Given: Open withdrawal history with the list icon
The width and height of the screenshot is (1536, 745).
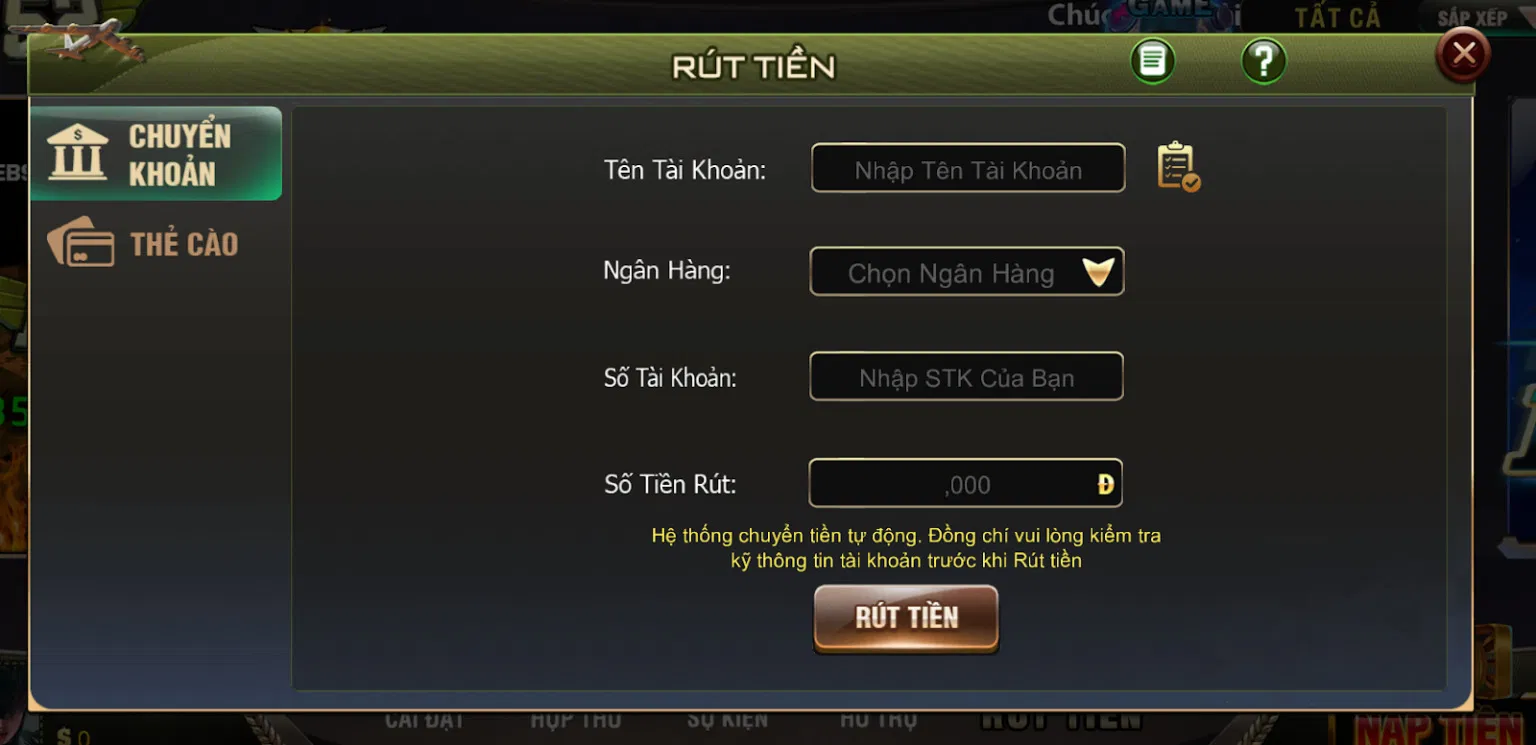Looking at the screenshot, I should coord(1151,60).
